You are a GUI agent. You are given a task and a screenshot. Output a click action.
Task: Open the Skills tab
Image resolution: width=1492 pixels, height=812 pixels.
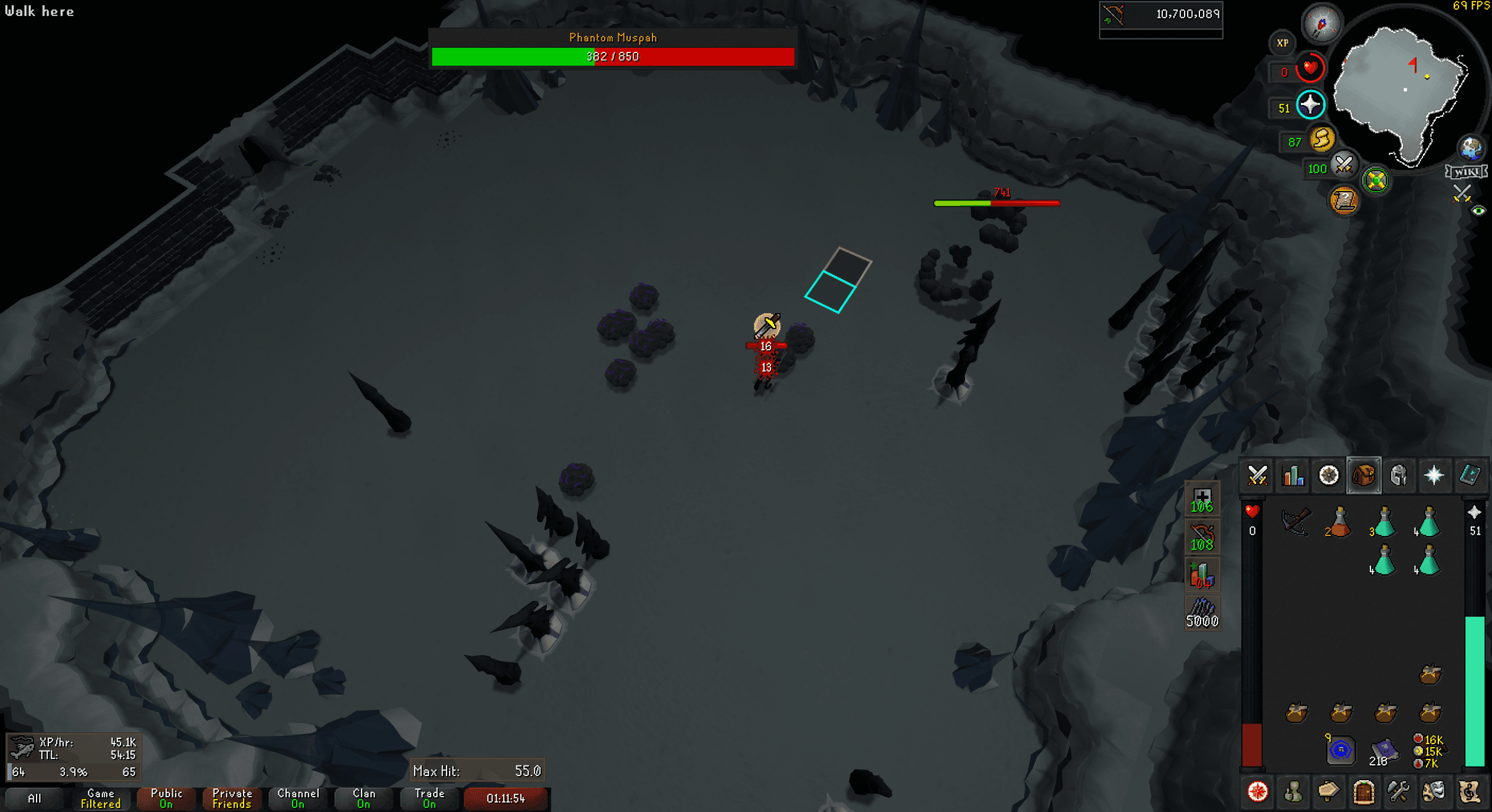[x=1292, y=475]
